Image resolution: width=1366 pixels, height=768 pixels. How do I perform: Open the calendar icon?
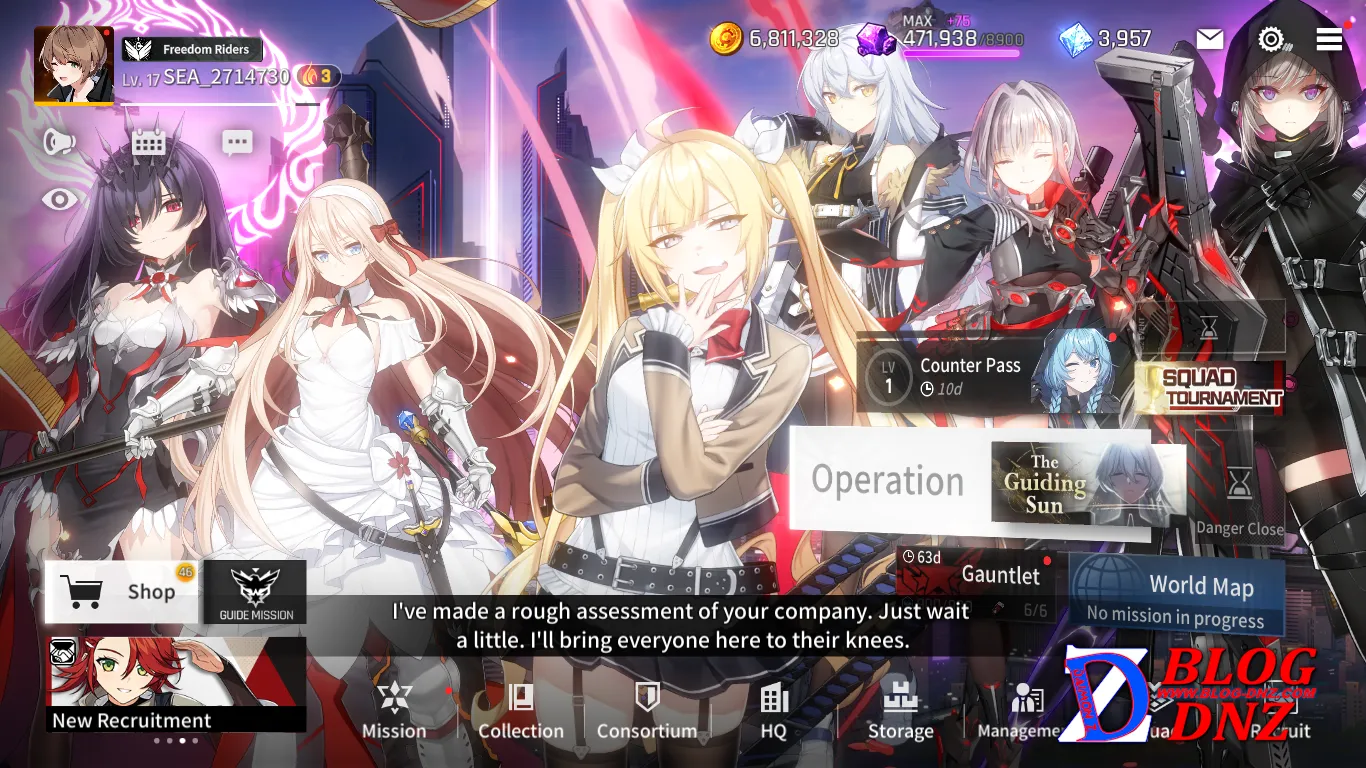pyautogui.click(x=148, y=142)
